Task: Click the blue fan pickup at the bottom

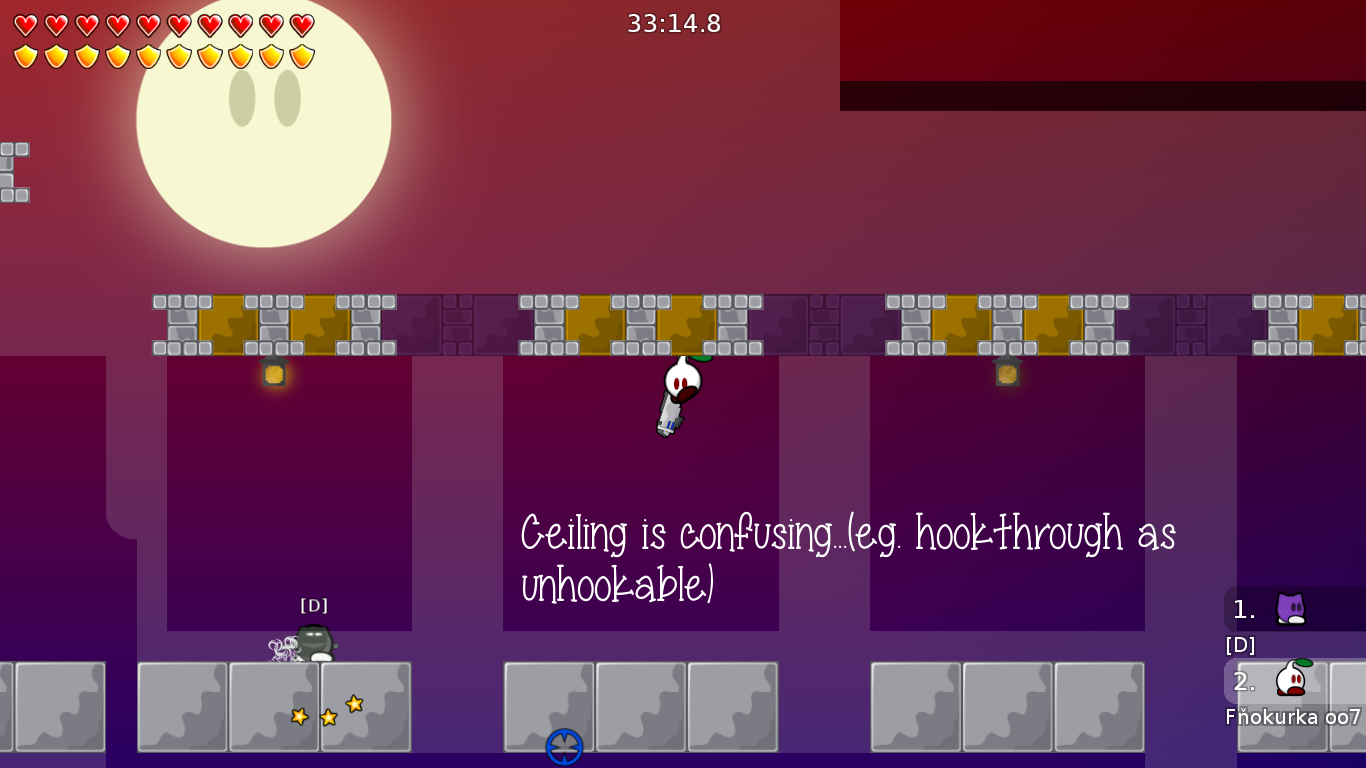Action: (563, 745)
